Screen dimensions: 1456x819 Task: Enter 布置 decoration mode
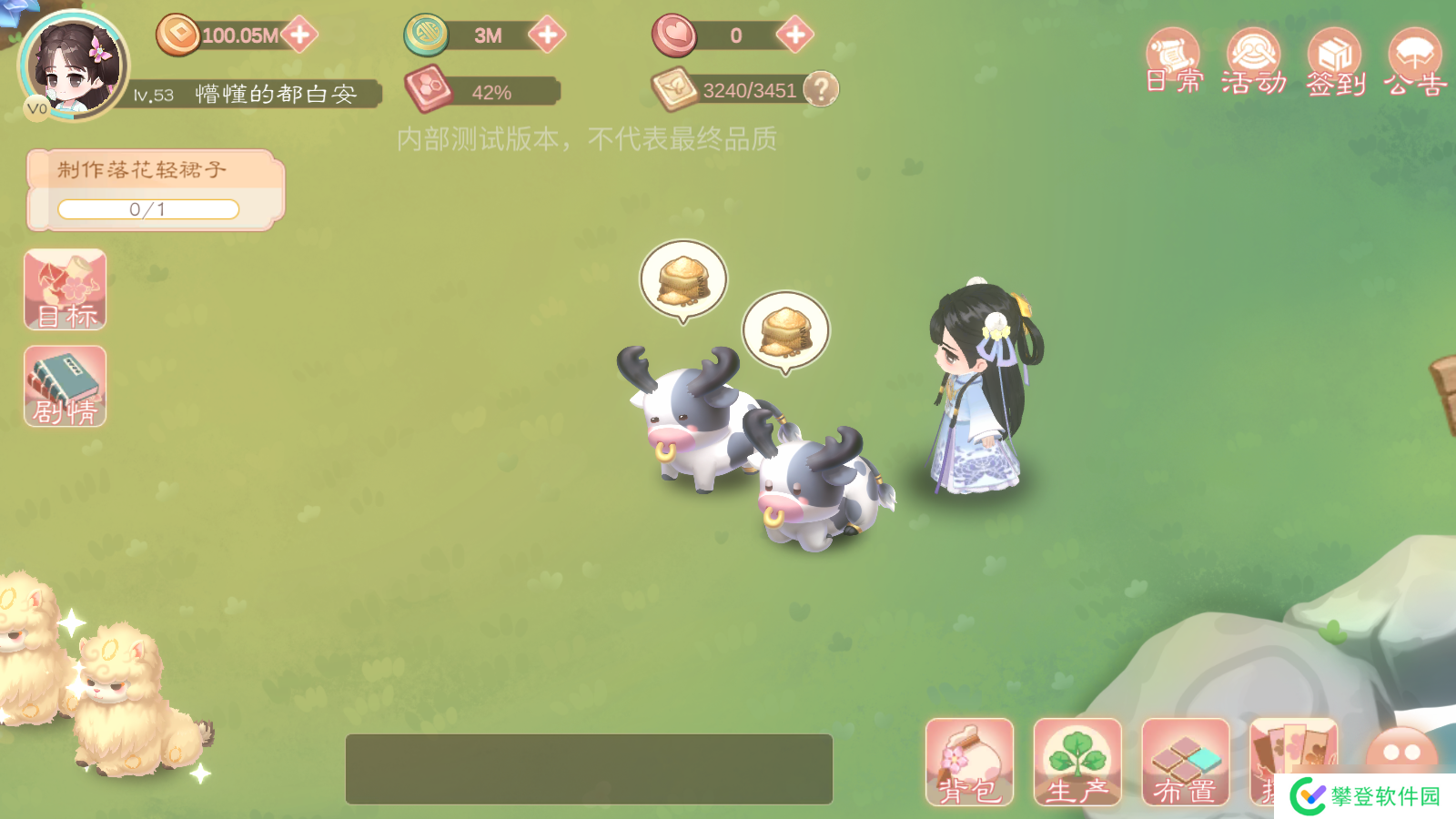tap(1185, 763)
